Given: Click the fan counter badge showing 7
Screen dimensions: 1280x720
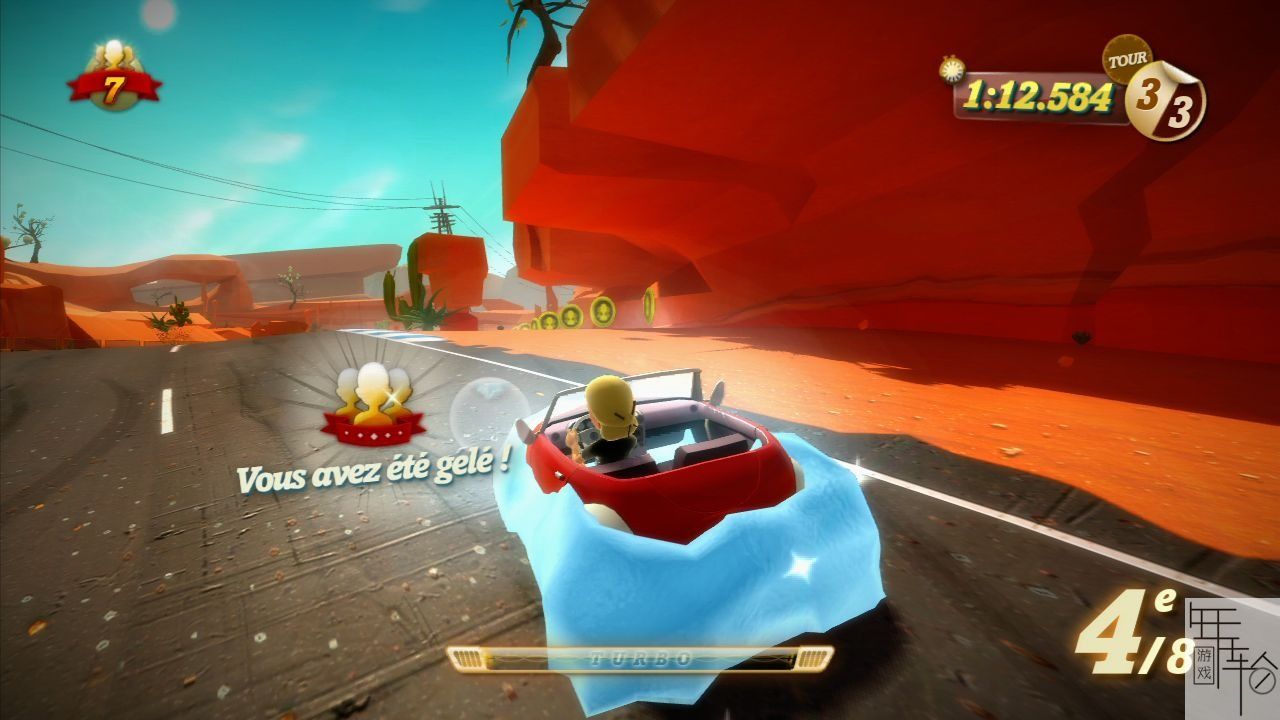Looking at the screenshot, I should (114, 78).
